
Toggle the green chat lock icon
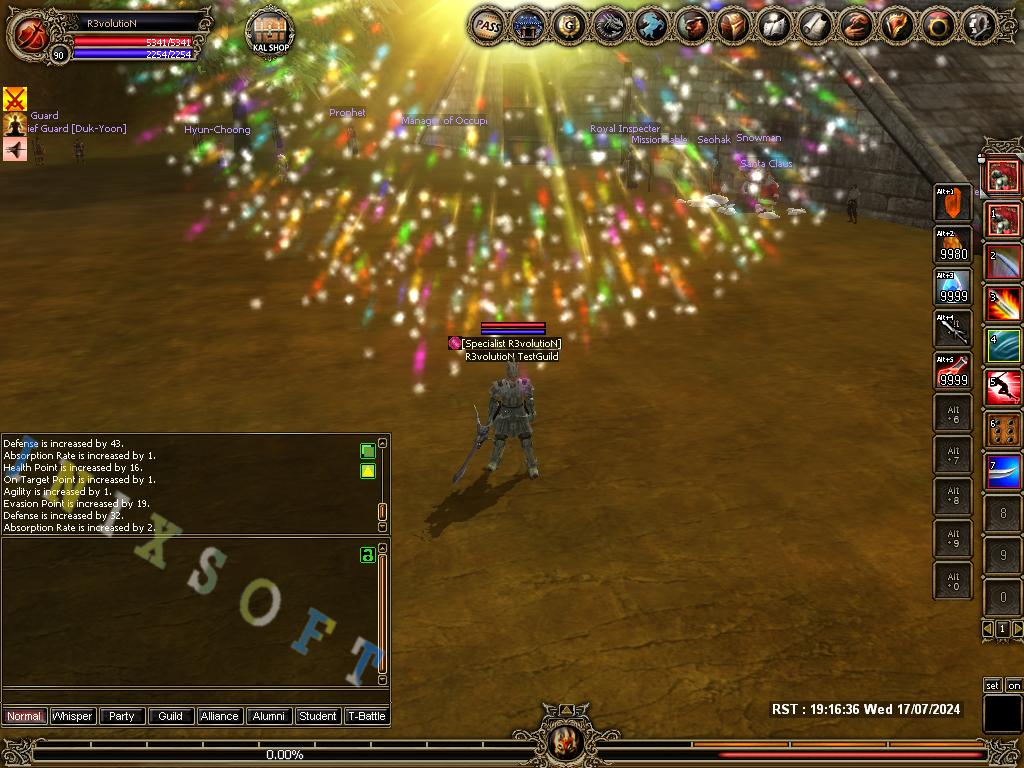coord(367,555)
